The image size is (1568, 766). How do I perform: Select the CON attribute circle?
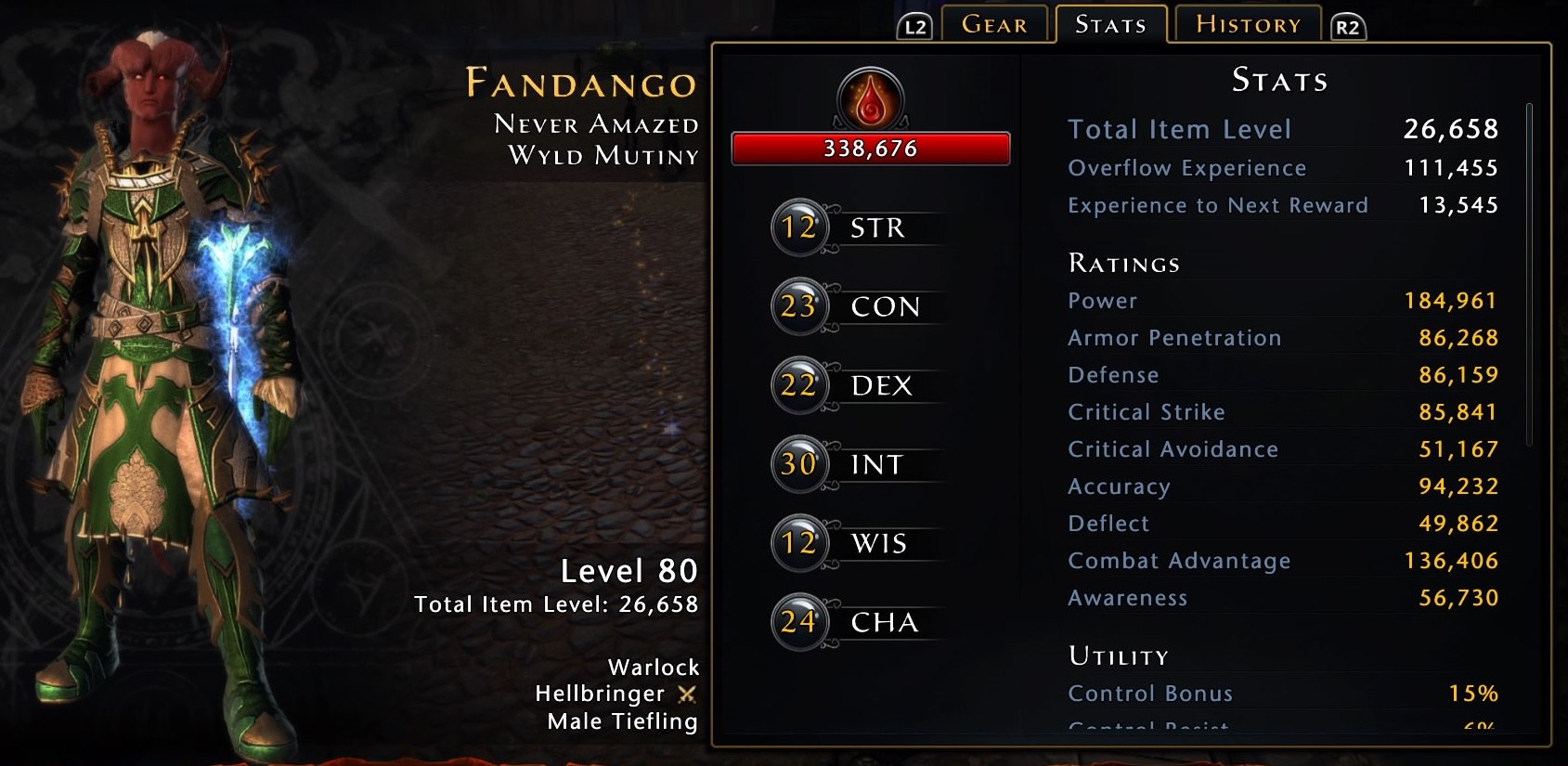coord(798,305)
